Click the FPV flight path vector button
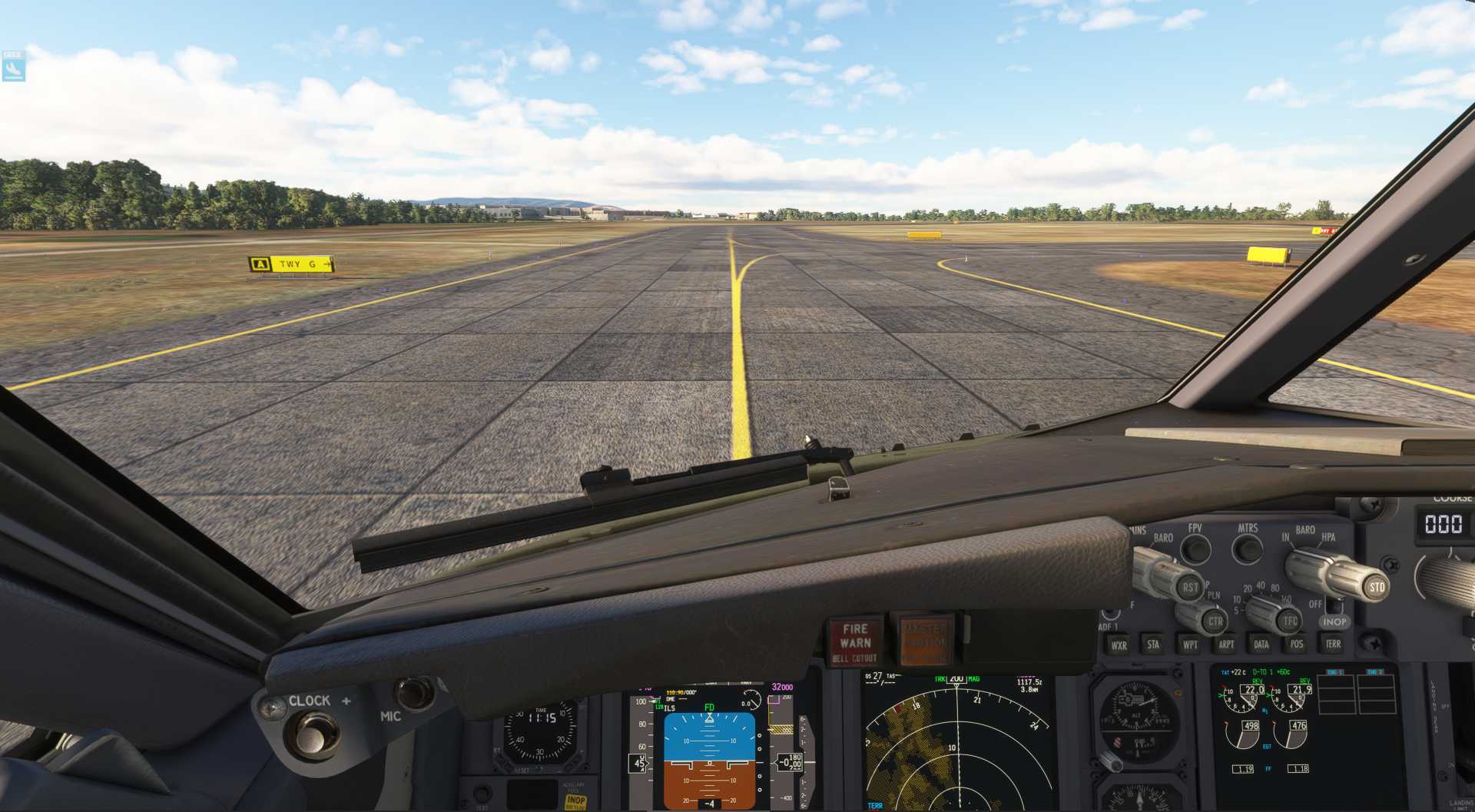The width and height of the screenshot is (1475, 812). pyautogui.click(x=1195, y=549)
